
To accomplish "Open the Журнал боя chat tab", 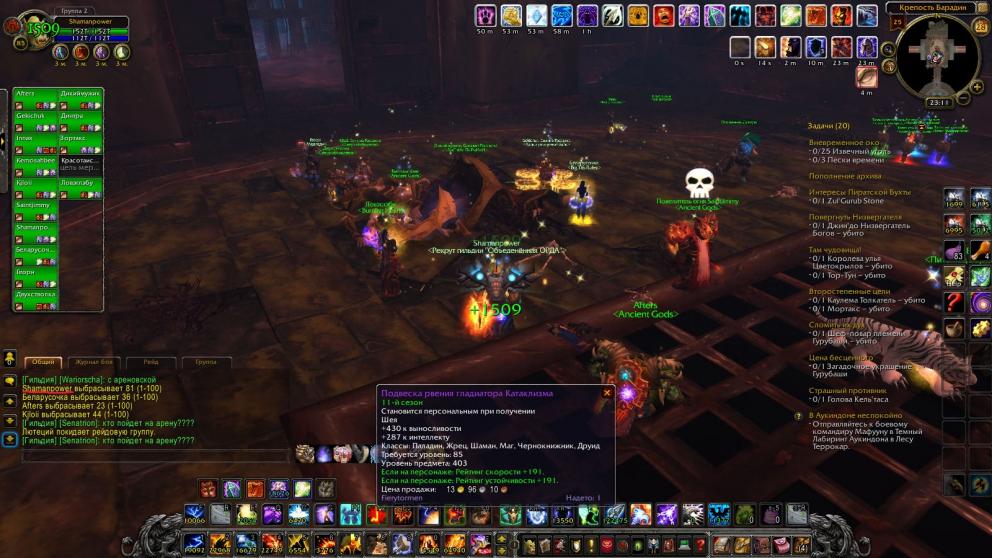I will point(94,362).
